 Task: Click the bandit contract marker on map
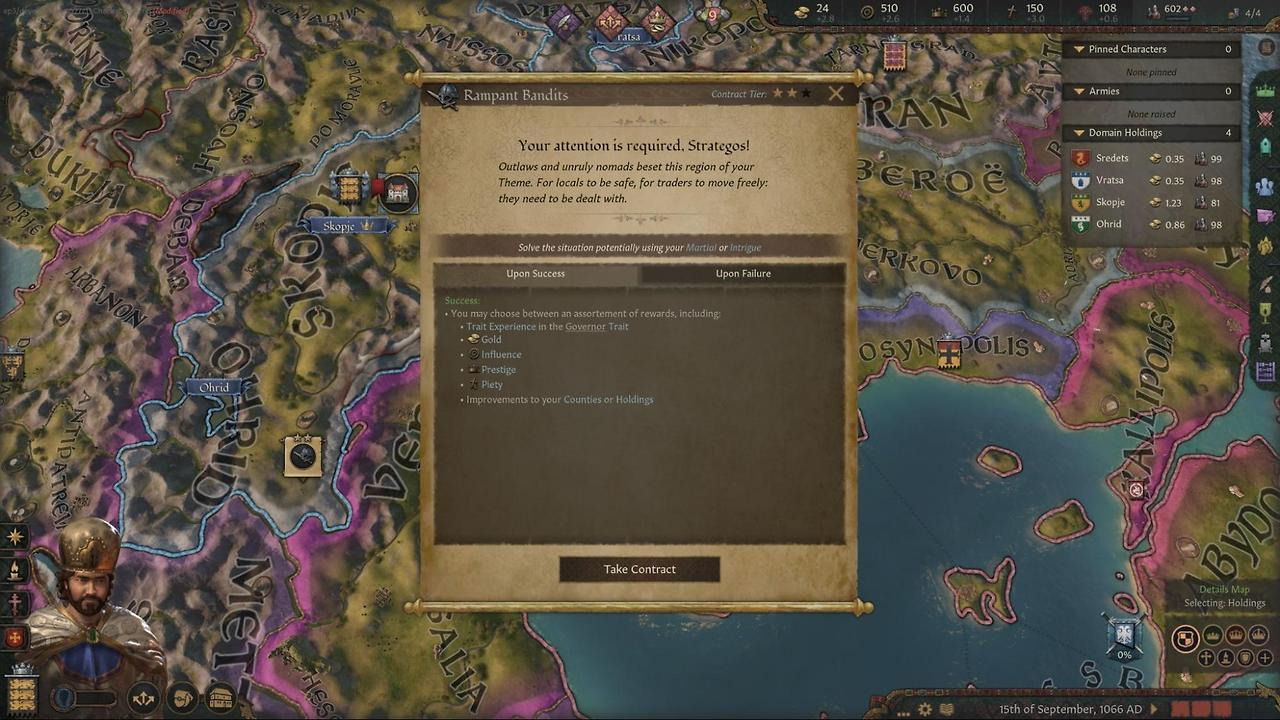coord(302,456)
